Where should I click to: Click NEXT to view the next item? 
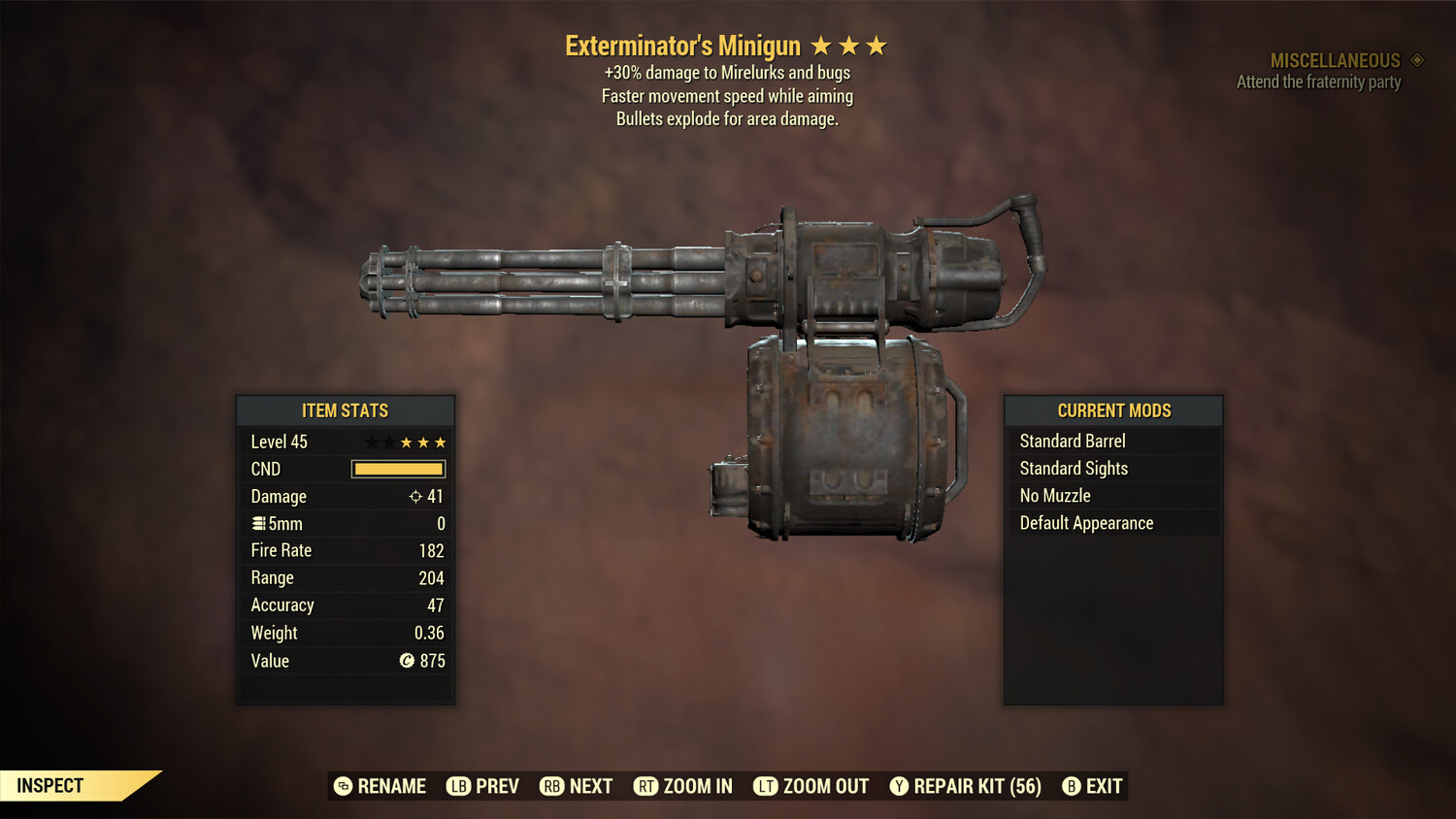click(x=577, y=786)
